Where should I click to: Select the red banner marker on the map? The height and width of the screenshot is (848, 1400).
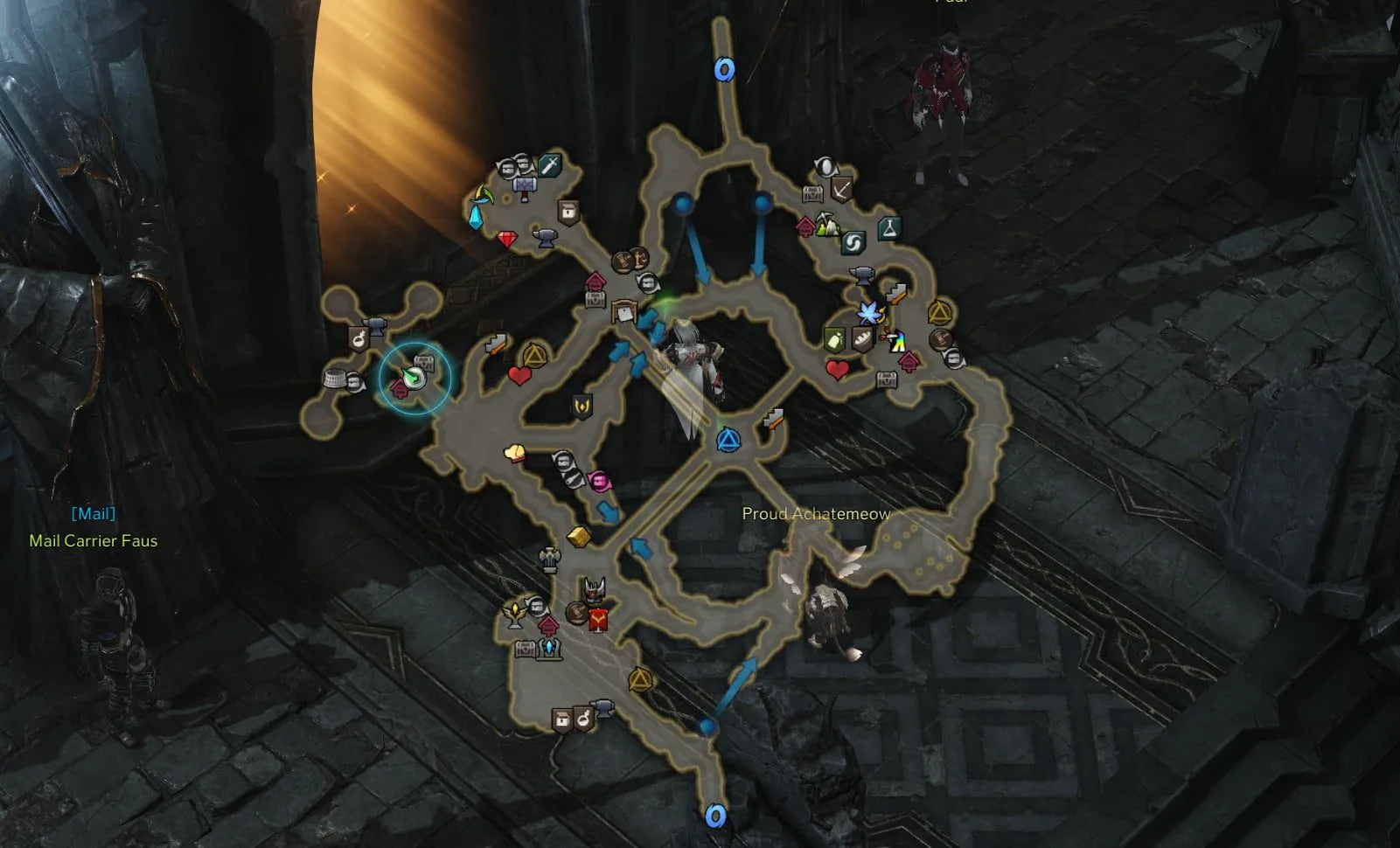click(599, 621)
